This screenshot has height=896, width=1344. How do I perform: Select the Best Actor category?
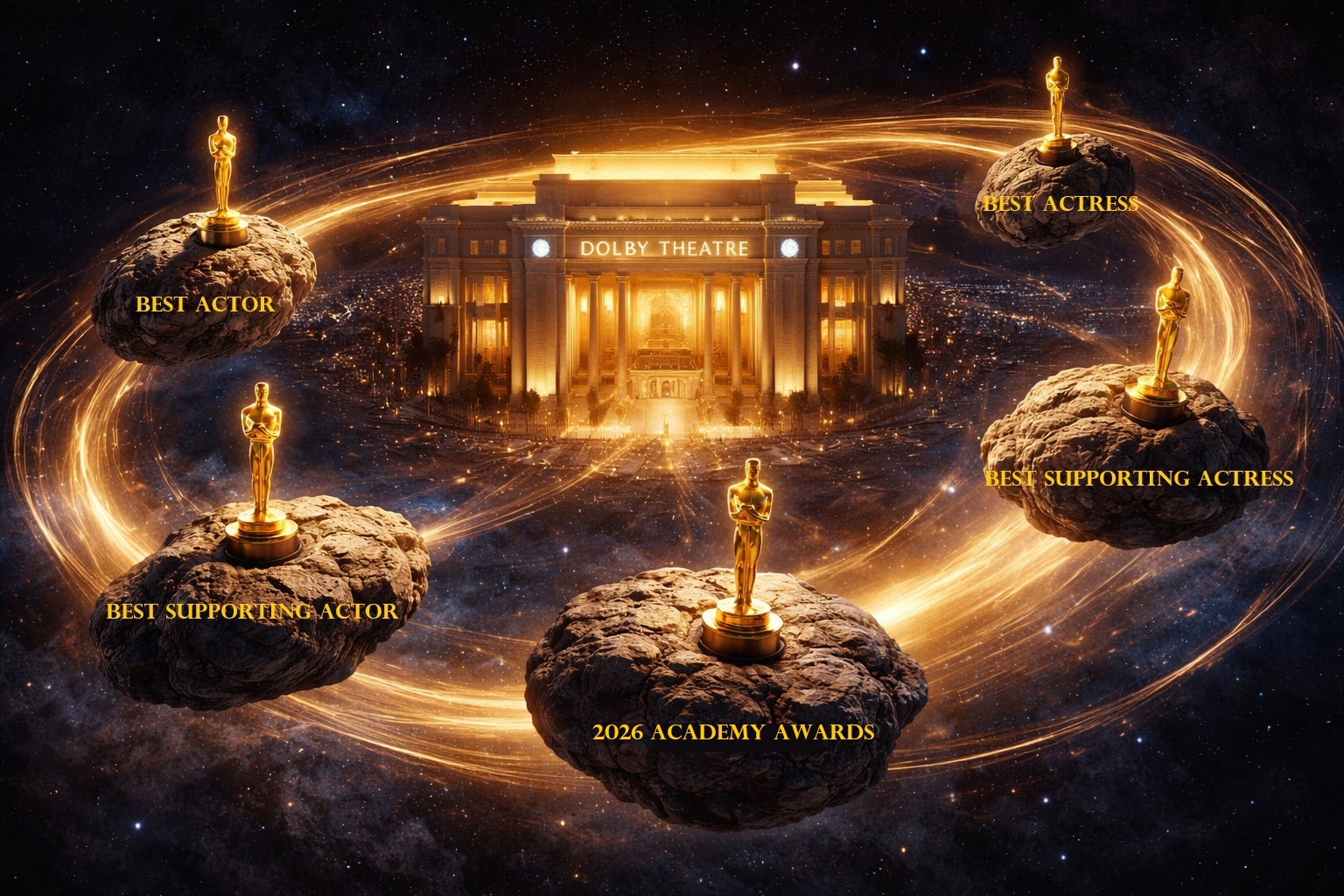[x=205, y=304]
